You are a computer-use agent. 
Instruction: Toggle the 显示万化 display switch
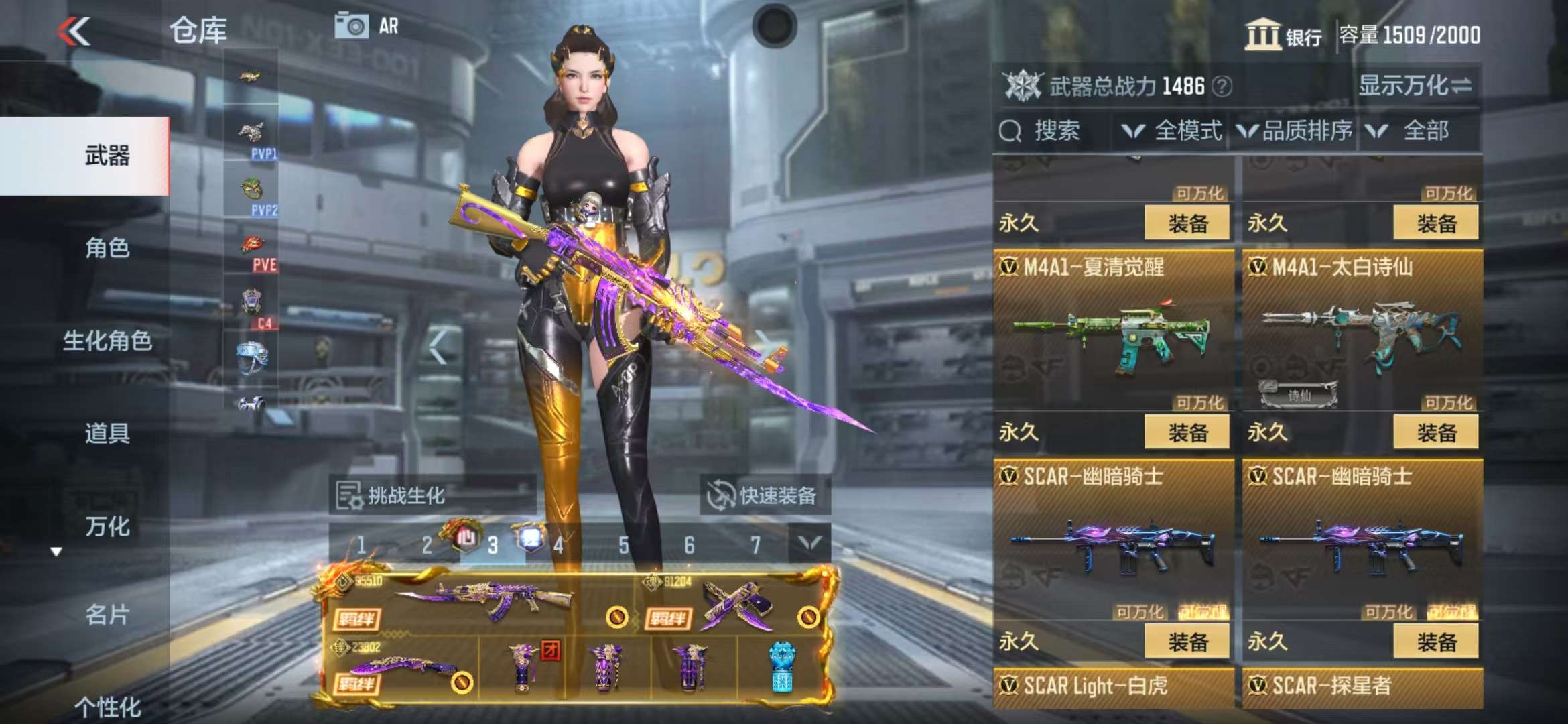1415,86
